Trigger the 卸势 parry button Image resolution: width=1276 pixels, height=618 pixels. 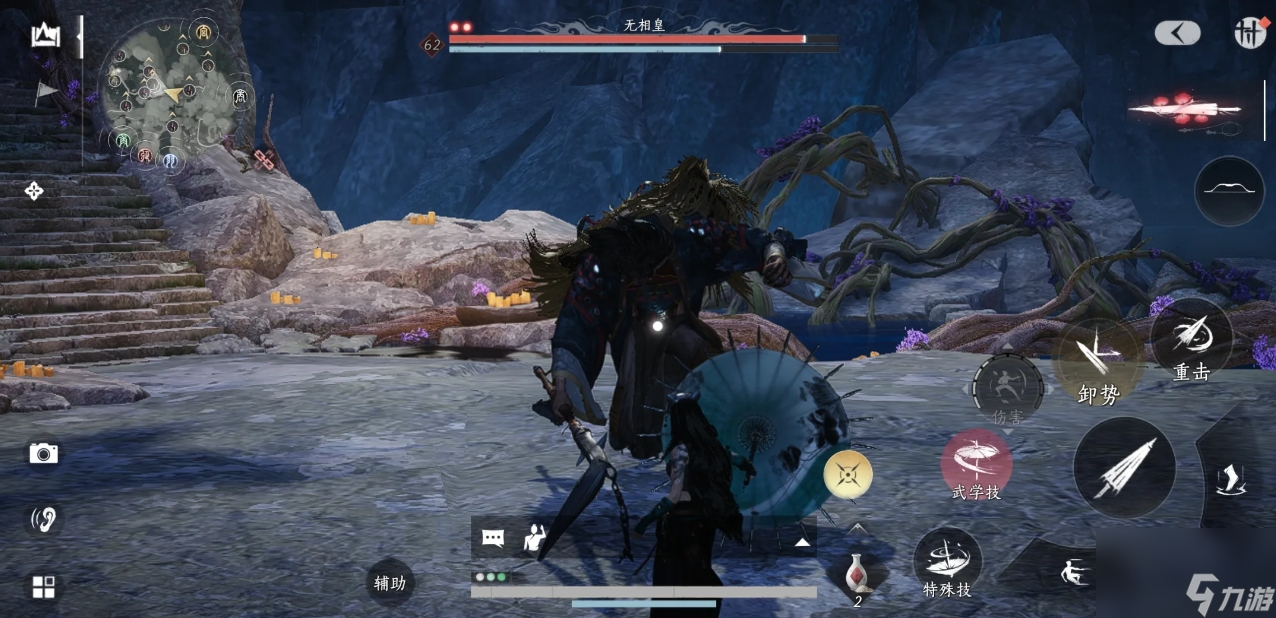[1097, 362]
